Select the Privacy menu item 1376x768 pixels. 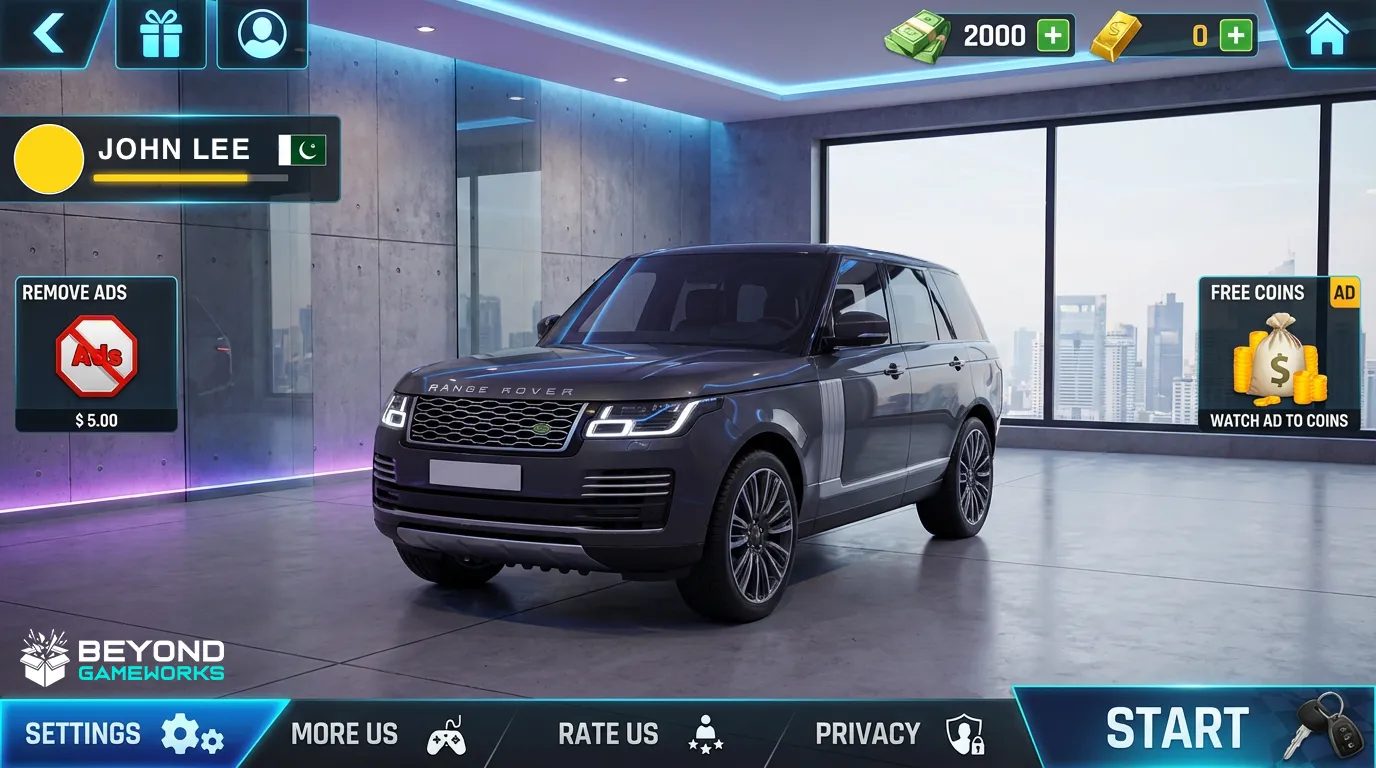point(867,733)
